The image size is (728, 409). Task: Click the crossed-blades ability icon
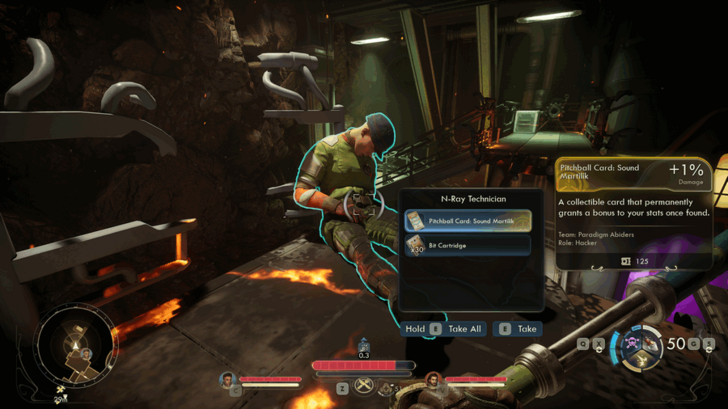tap(365, 385)
